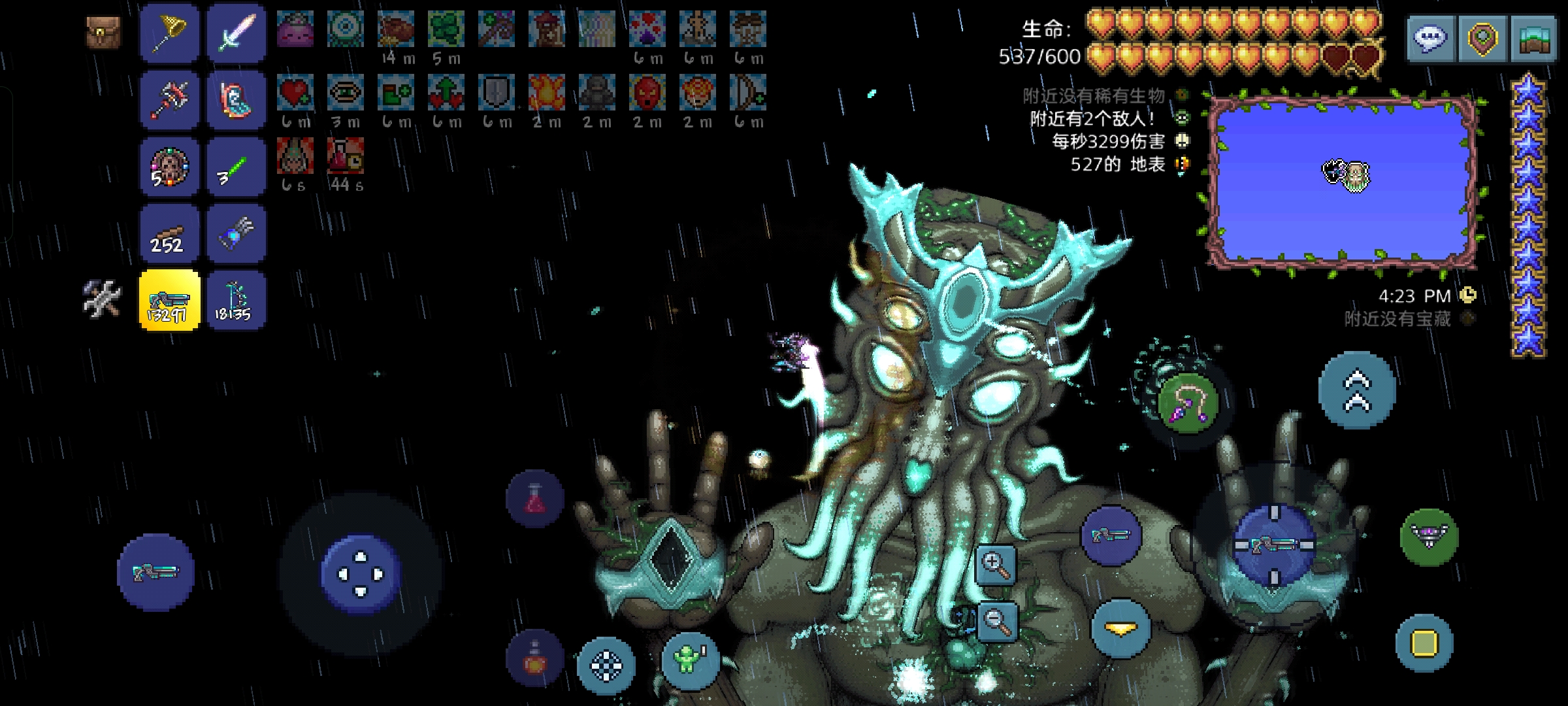This screenshot has width=1568, height=706.
Task: Open the world map landscape button
Action: (1533, 38)
